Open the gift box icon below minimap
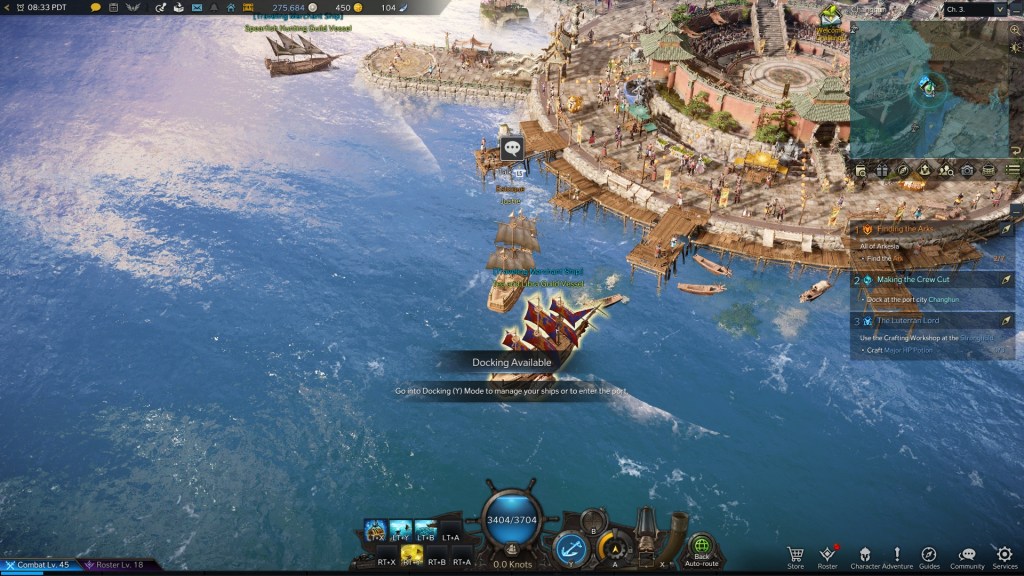 click(881, 171)
